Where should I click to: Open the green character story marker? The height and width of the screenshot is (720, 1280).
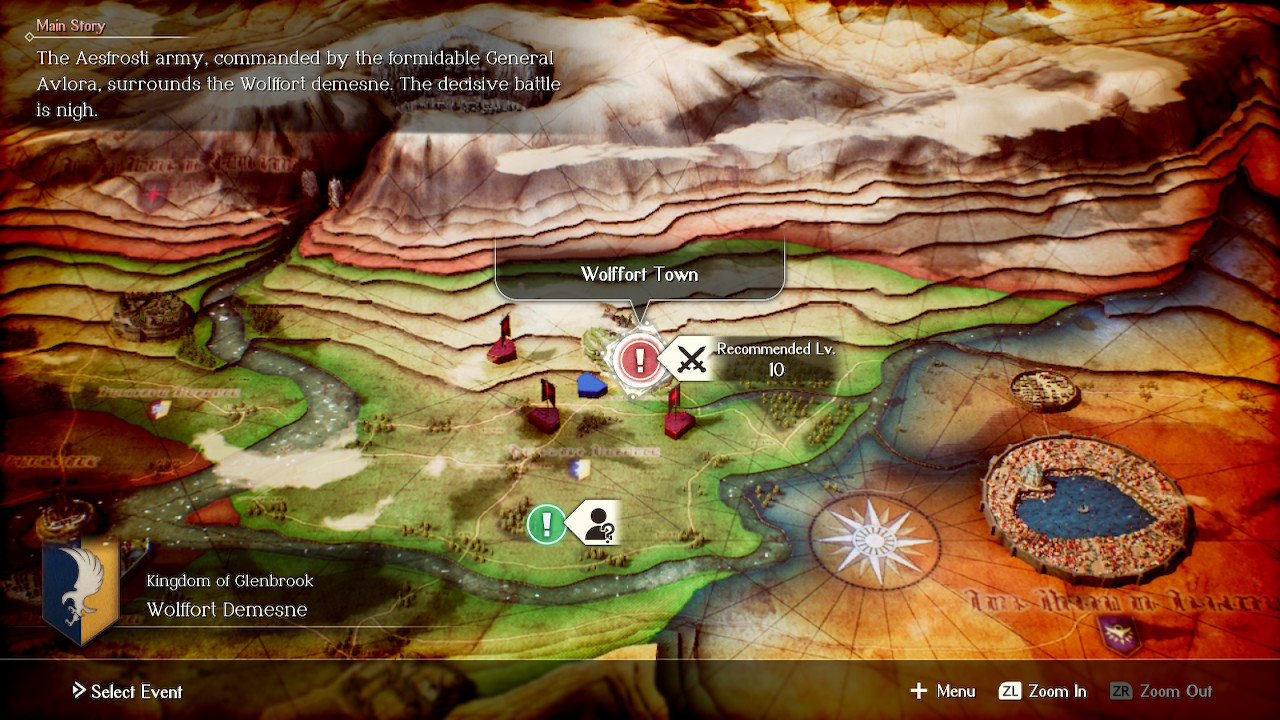[x=546, y=523]
